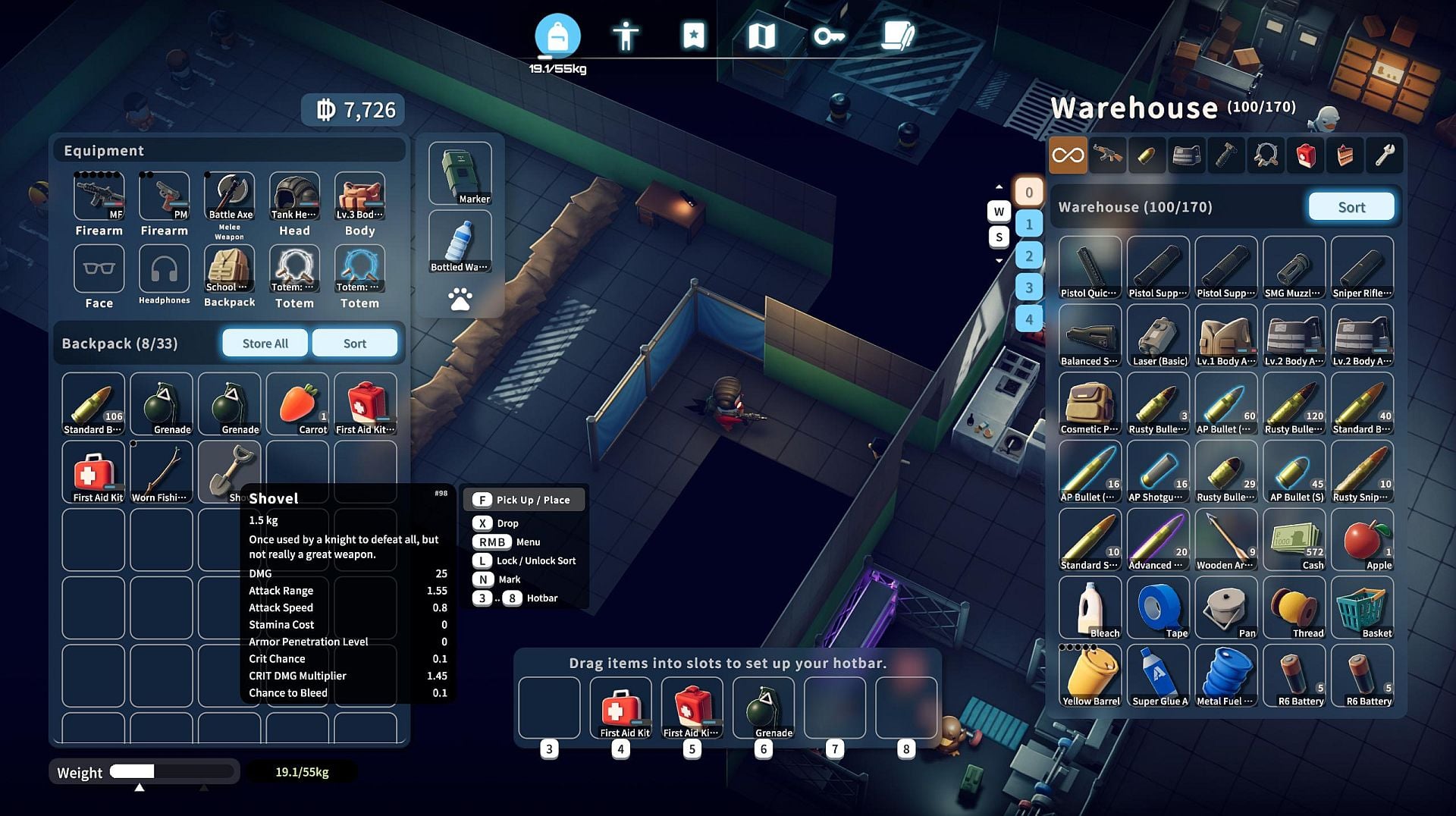
Task: Collapse list using the small up chevron
Action: 999,187
